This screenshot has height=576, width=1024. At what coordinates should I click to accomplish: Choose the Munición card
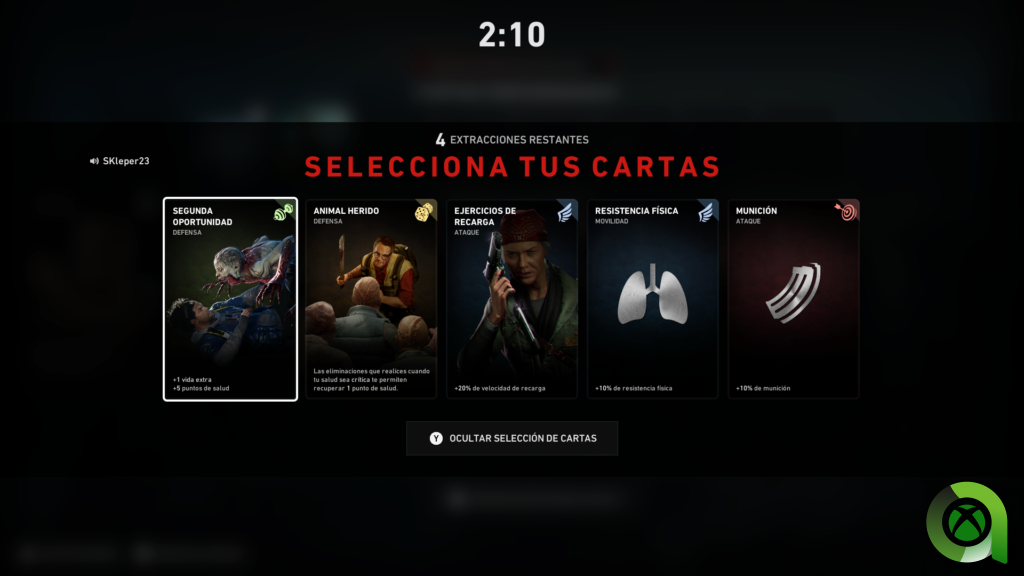pos(794,299)
